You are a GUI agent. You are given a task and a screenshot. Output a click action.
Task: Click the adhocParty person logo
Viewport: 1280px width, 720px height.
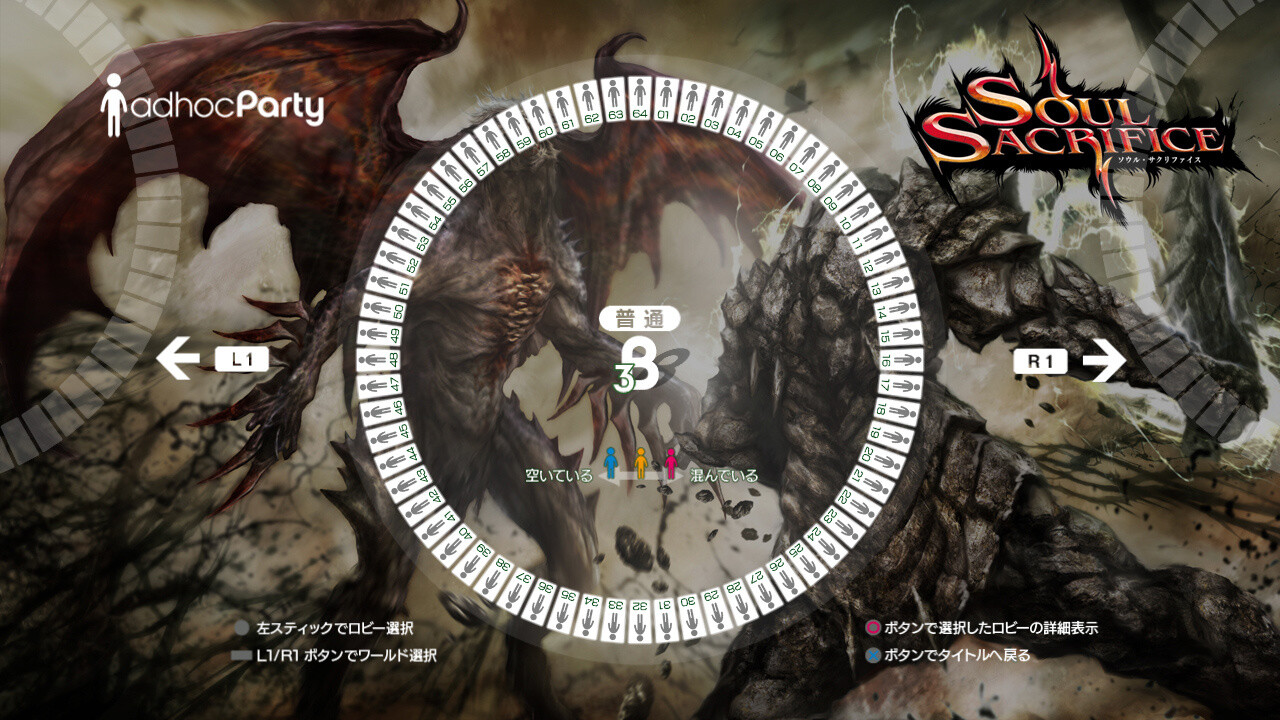pyautogui.click(x=112, y=100)
